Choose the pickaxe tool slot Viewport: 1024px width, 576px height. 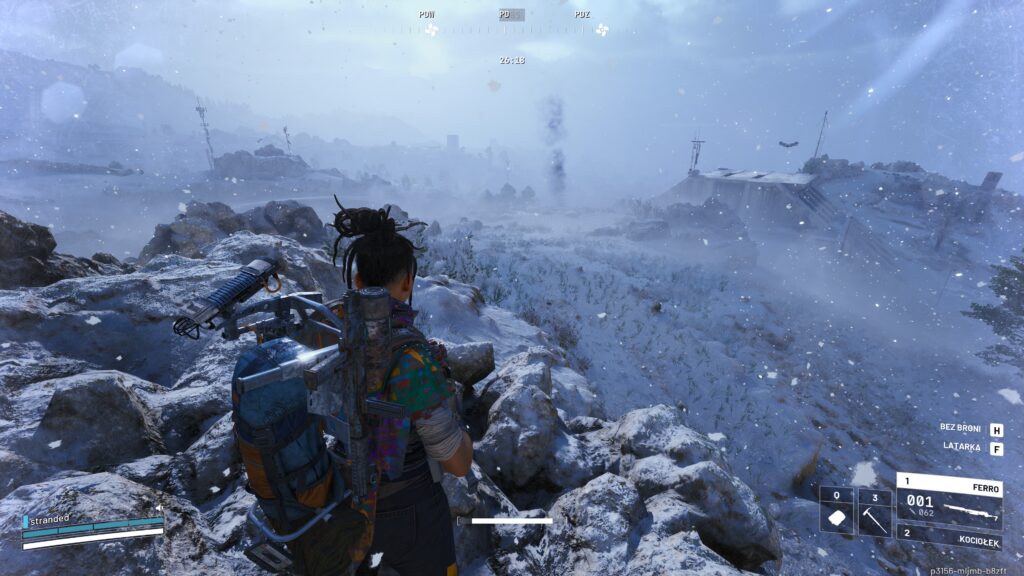coord(875,512)
